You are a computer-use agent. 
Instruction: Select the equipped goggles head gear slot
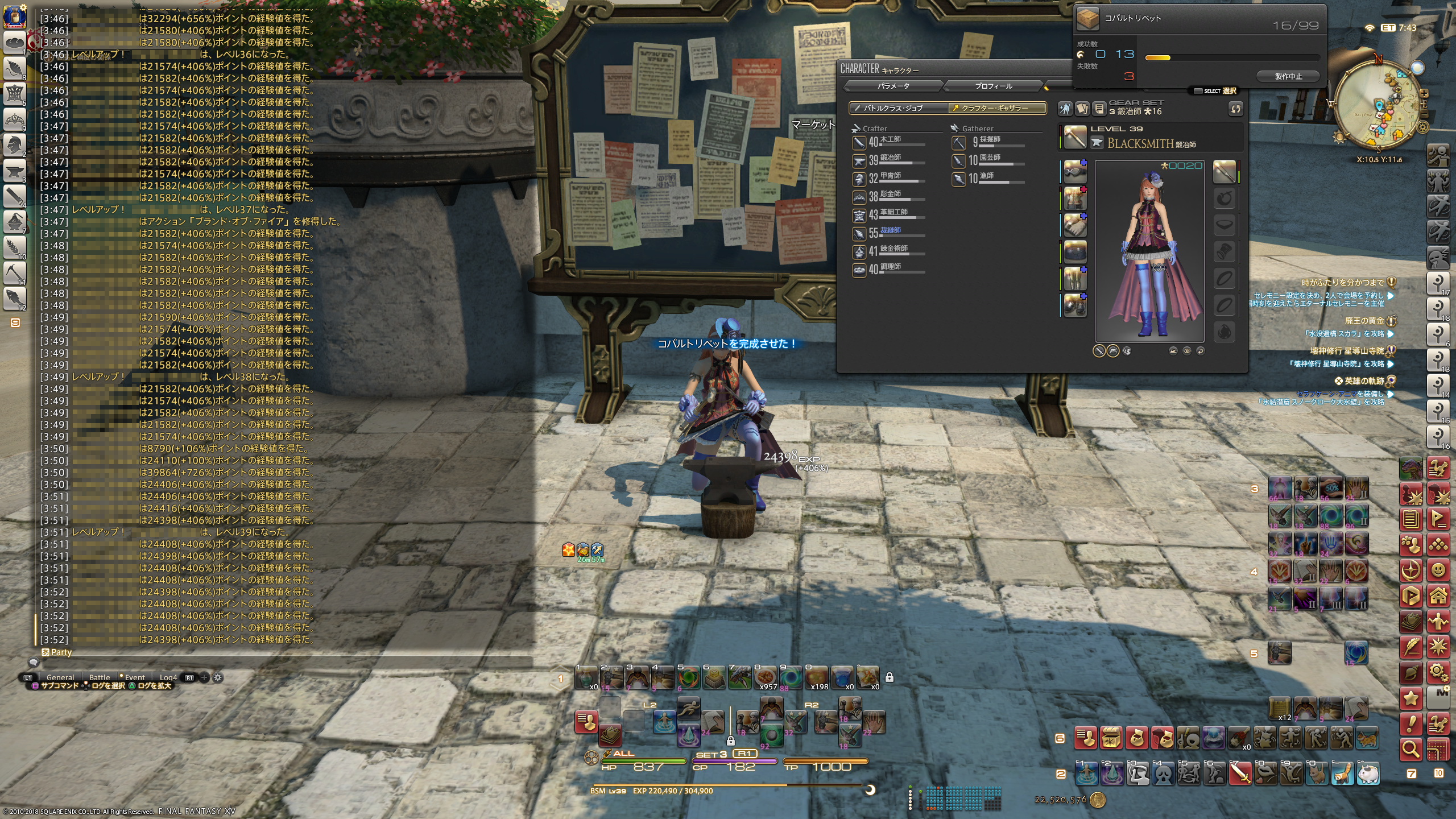pyautogui.click(x=1074, y=171)
